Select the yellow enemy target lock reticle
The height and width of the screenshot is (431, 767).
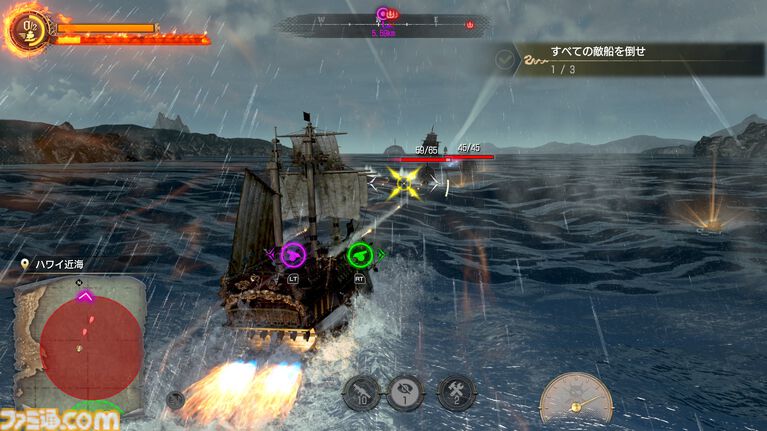point(404,181)
